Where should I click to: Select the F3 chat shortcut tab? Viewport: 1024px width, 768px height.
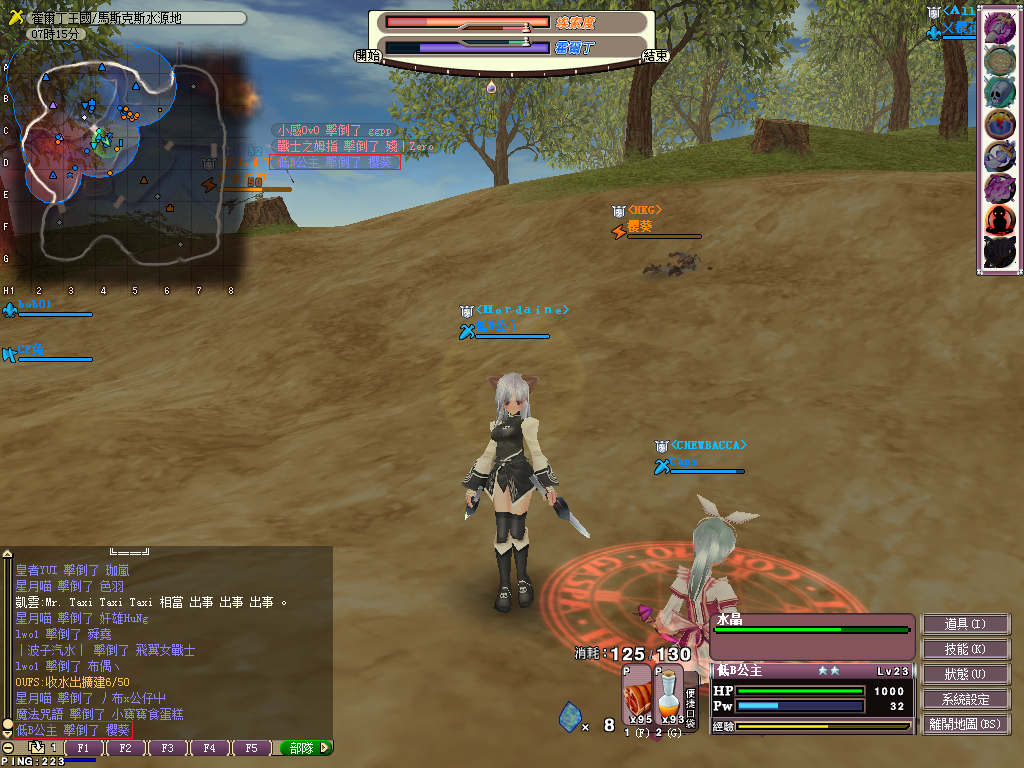click(168, 748)
